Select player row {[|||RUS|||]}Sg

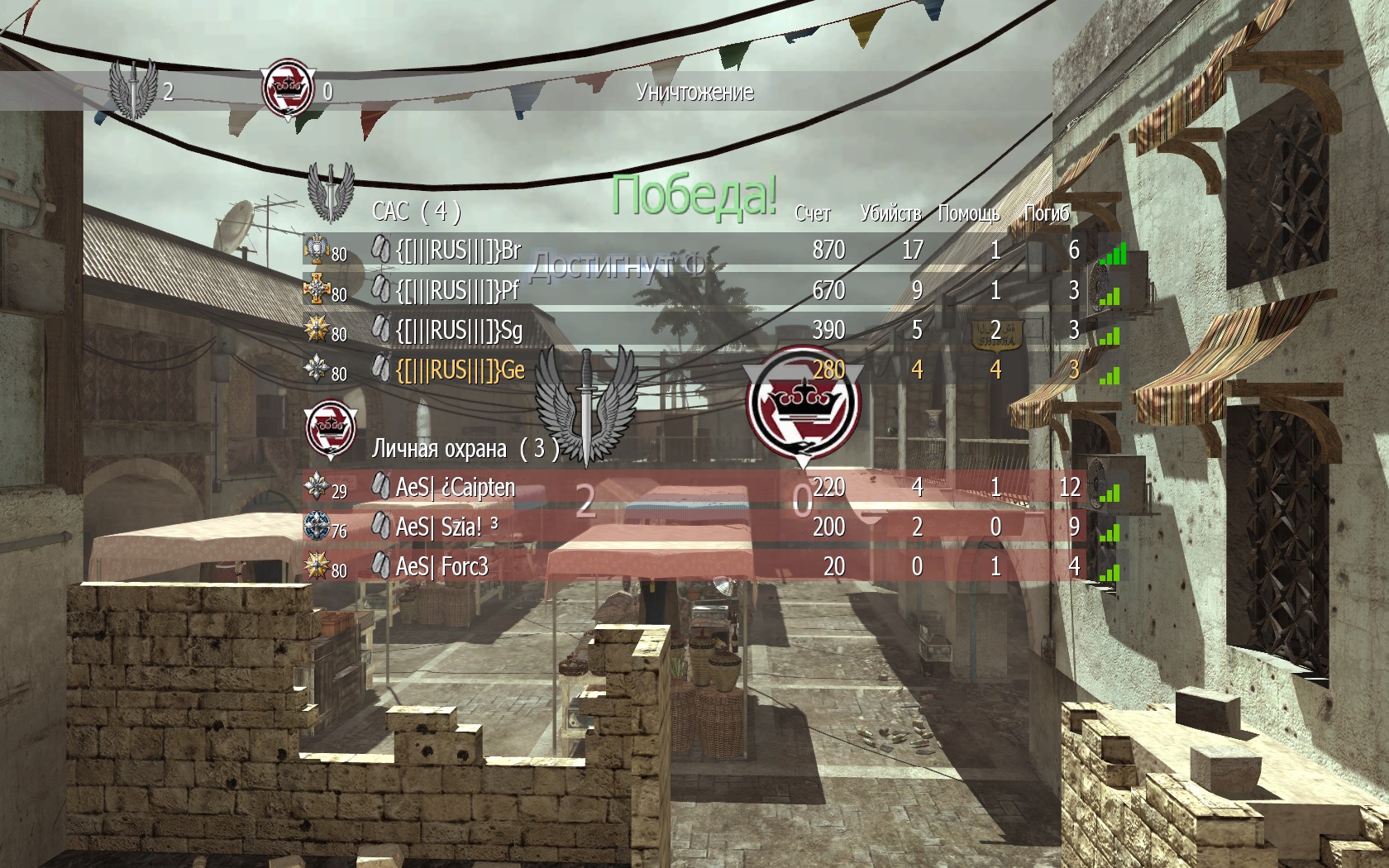tap(459, 330)
